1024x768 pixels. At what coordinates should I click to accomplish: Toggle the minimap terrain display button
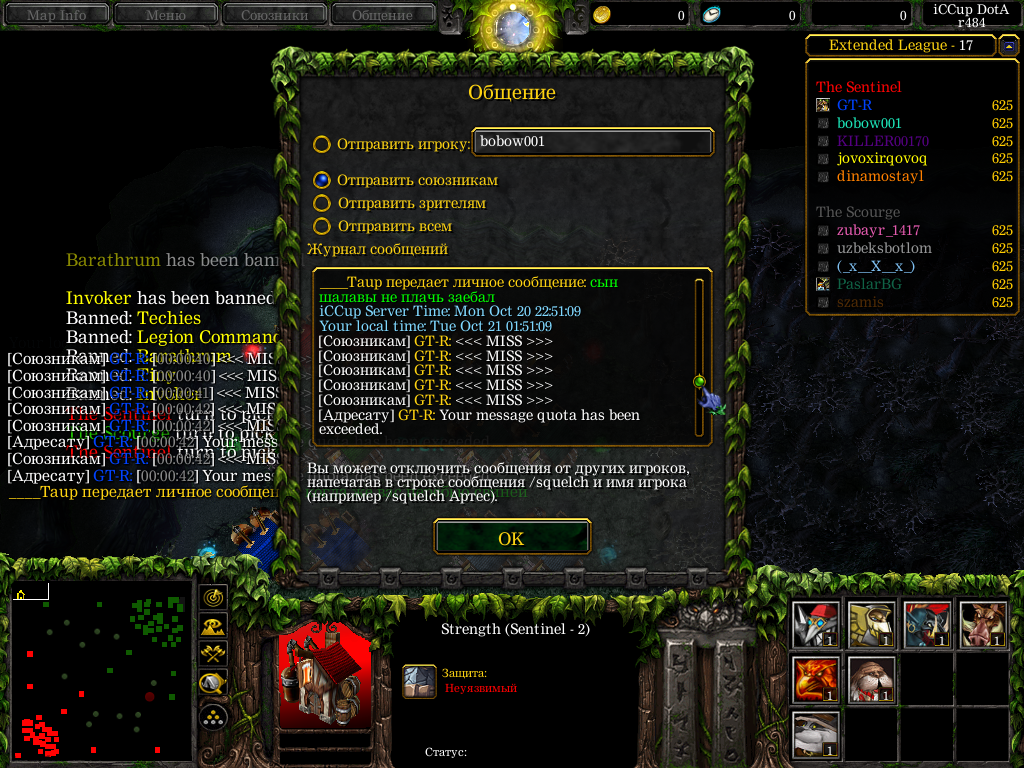(213, 626)
